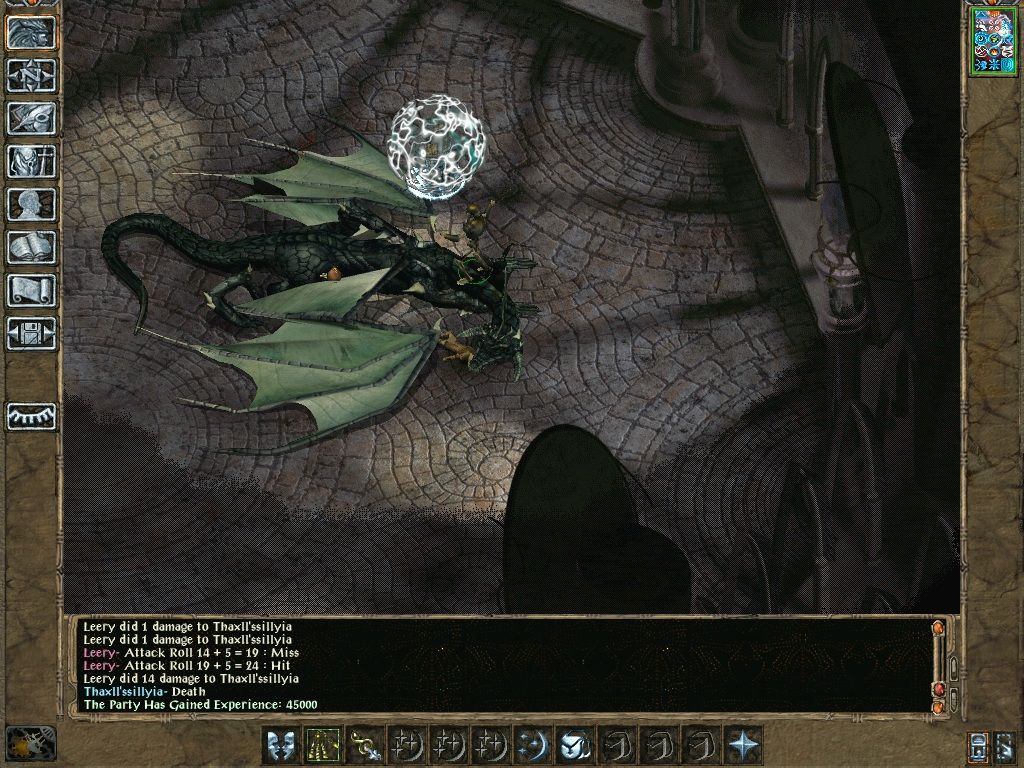Open options via the floppy disk button
This screenshot has height=768, width=1024.
click(31, 333)
